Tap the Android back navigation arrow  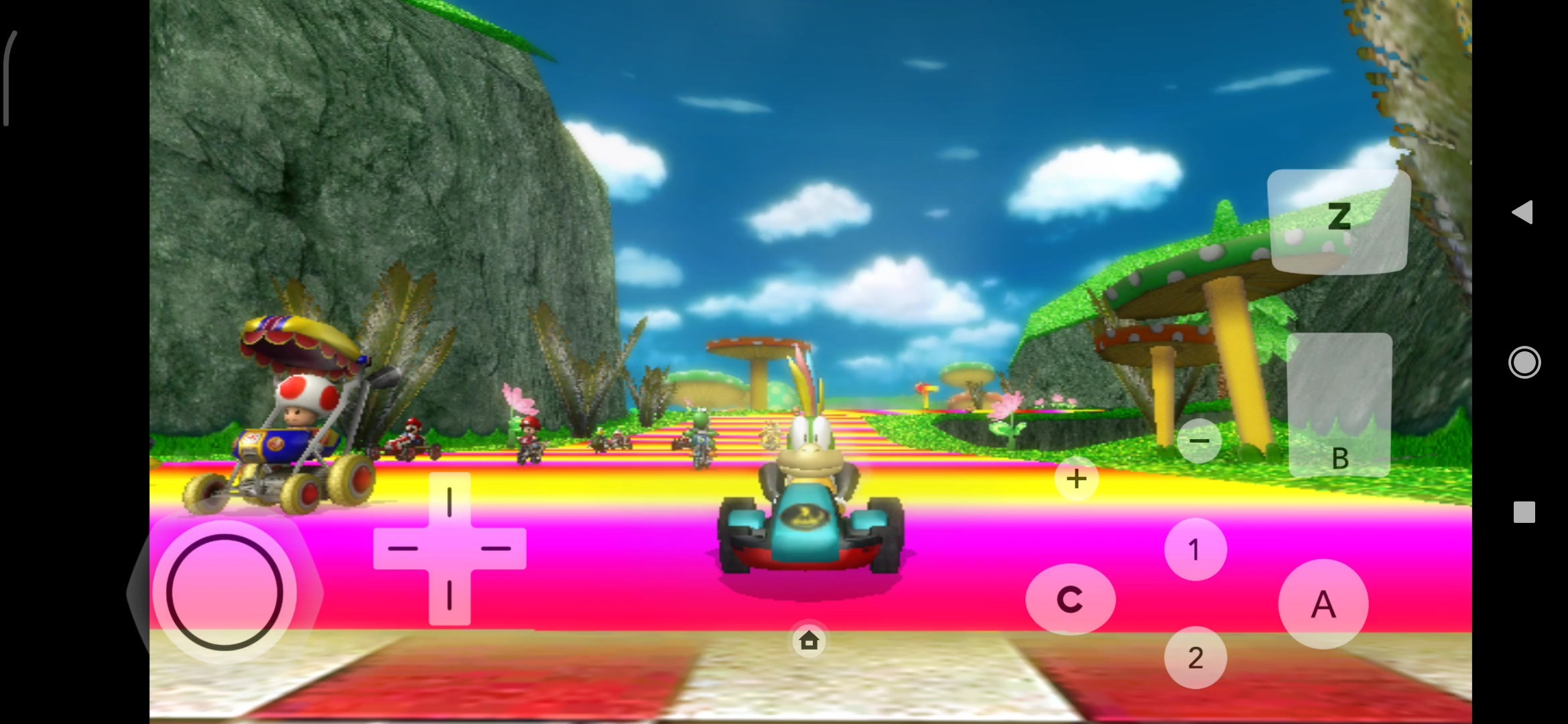[x=1524, y=213]
